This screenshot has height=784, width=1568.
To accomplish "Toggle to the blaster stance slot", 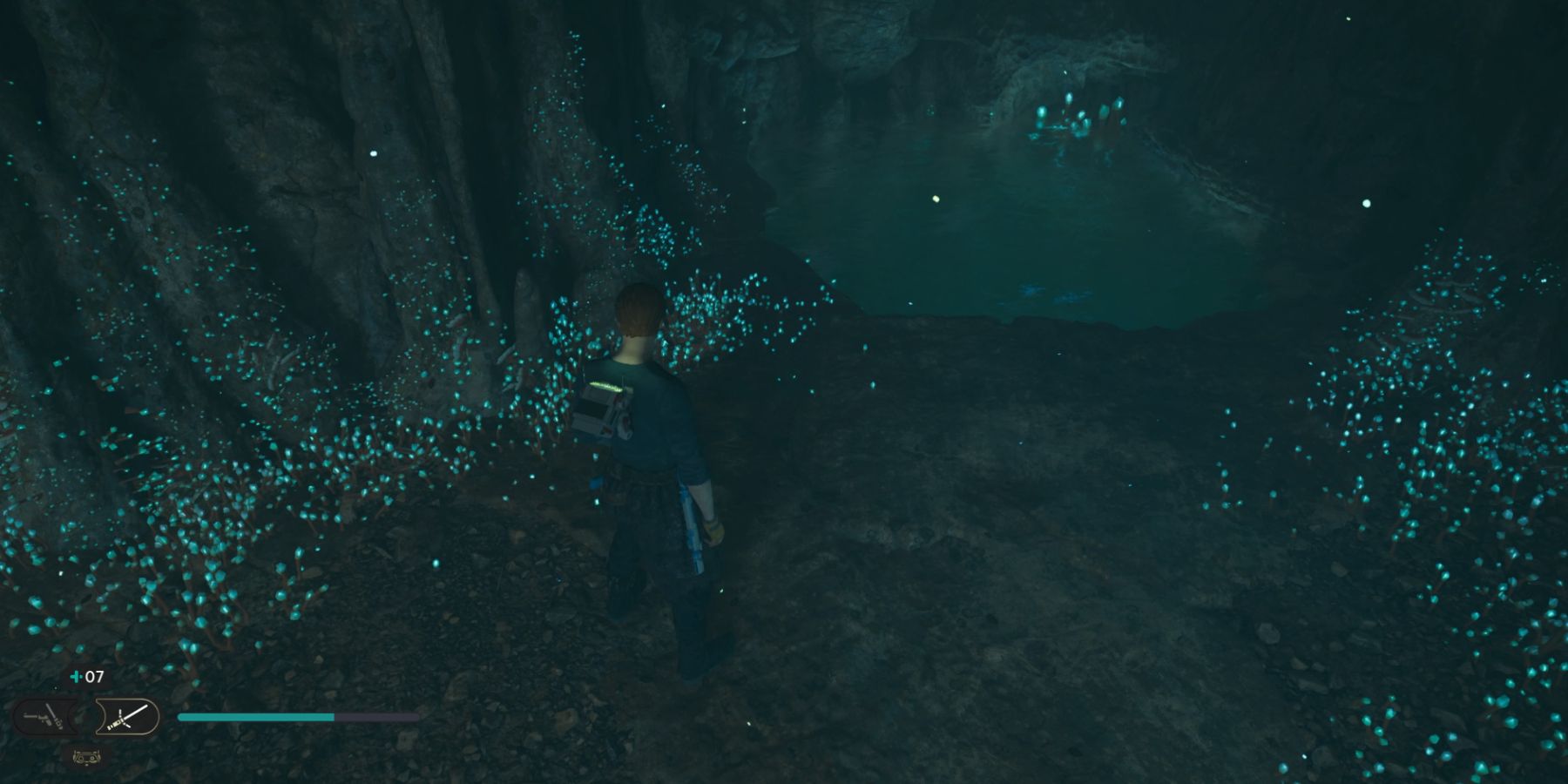I will click(x=44, y=717).
